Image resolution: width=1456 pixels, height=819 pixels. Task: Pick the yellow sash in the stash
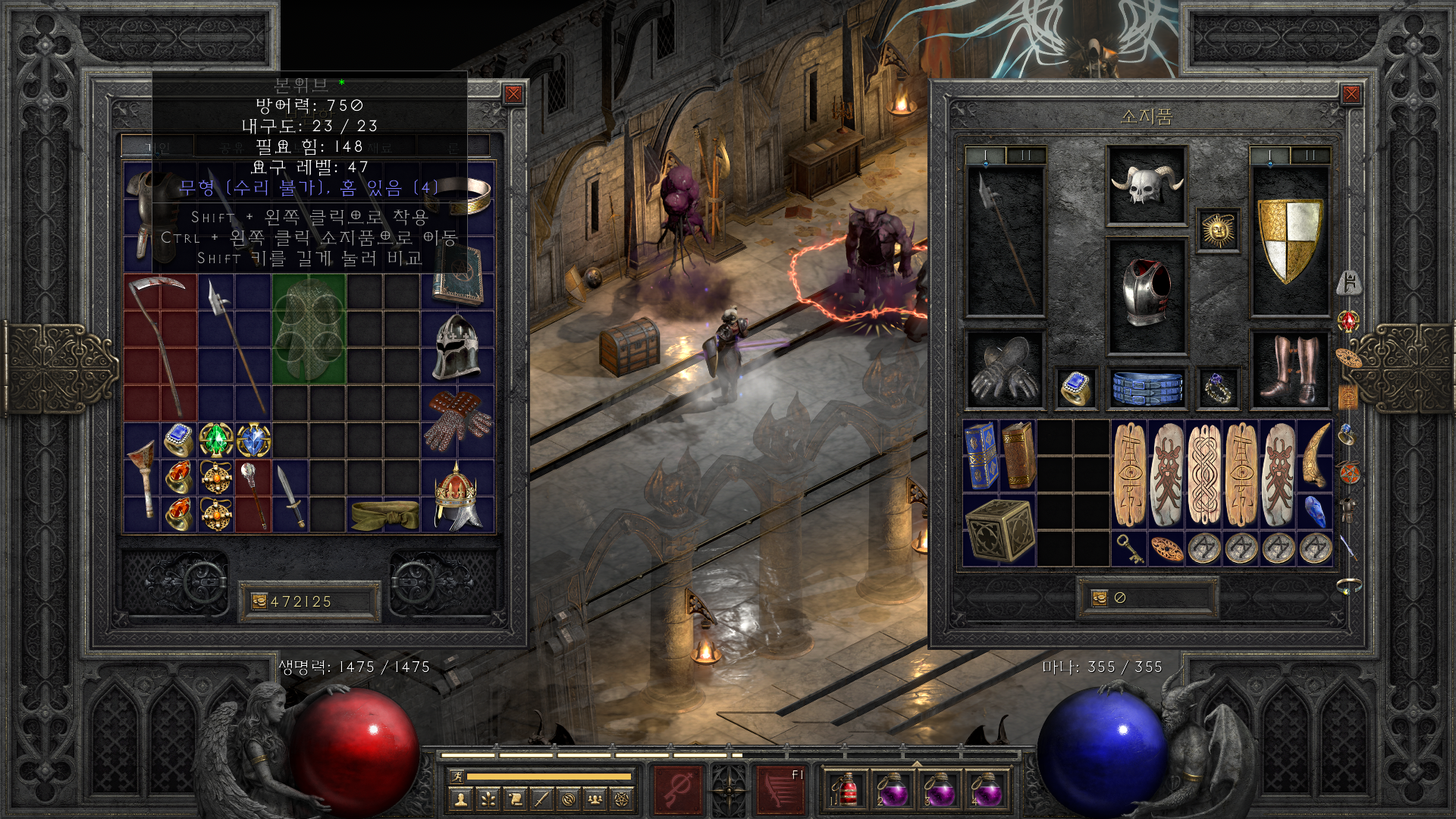[x=384, y=514]
